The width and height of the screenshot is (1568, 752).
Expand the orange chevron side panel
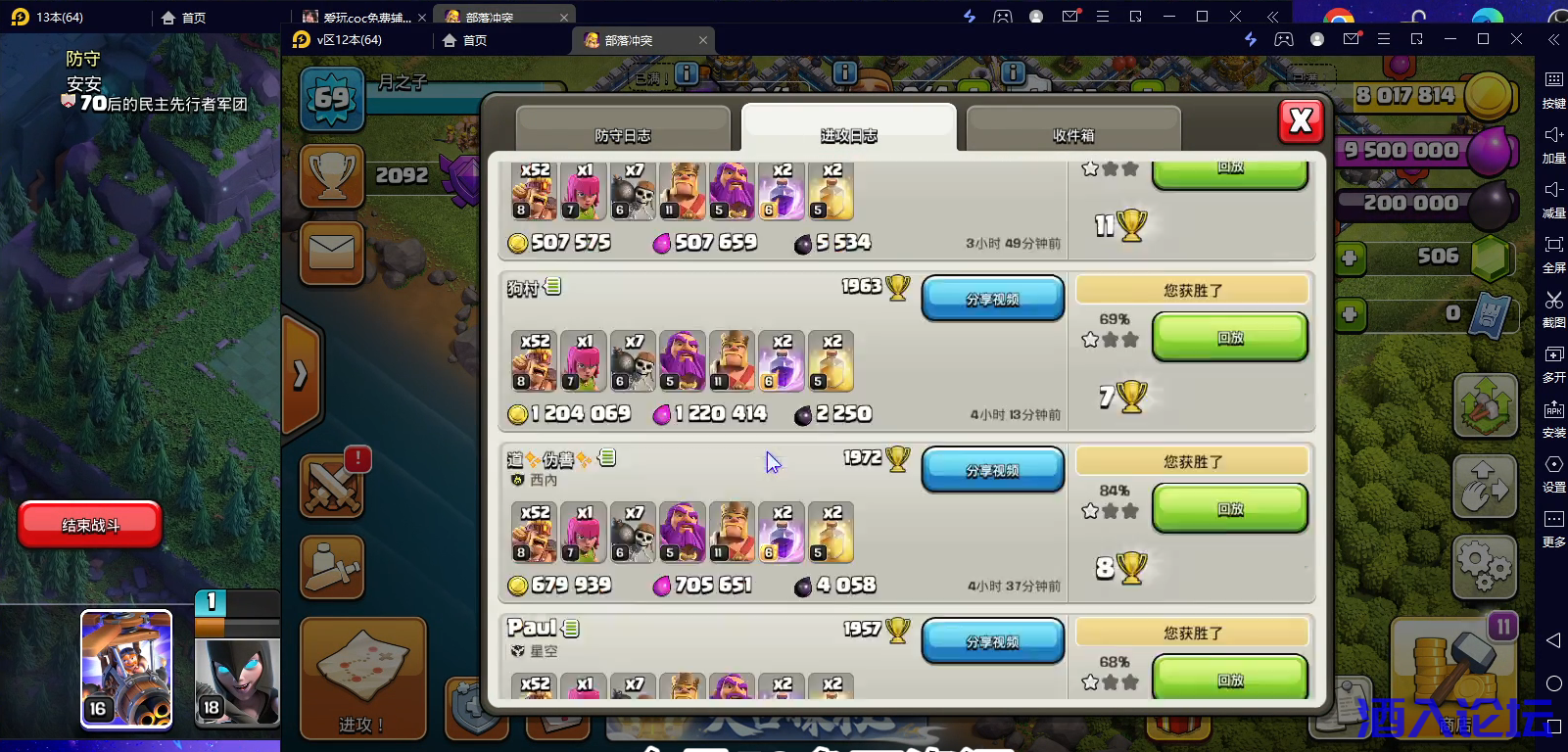(x=299, y=377)
